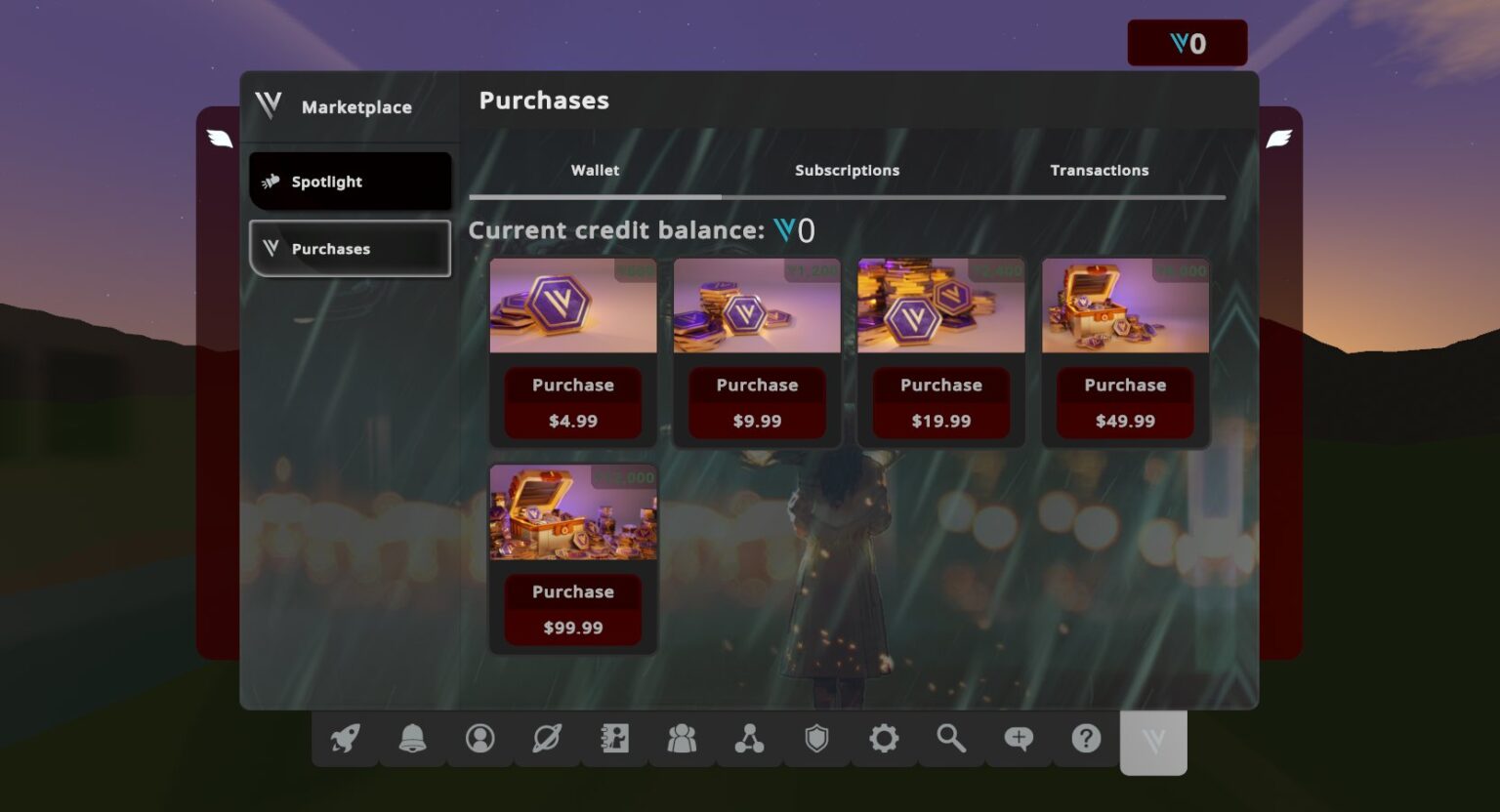Open the network connections icon
Screen dimensions: 1500x812
coord(749,739)
